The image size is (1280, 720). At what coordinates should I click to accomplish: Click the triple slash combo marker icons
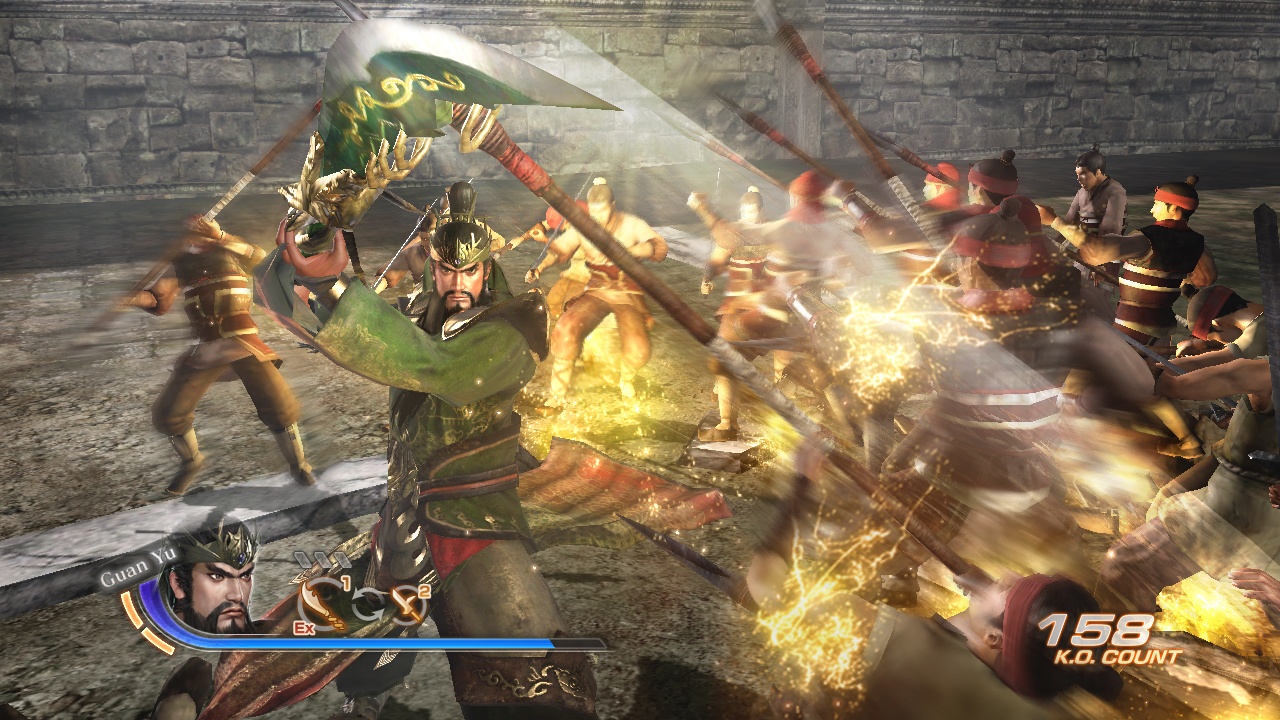[321, 558]
